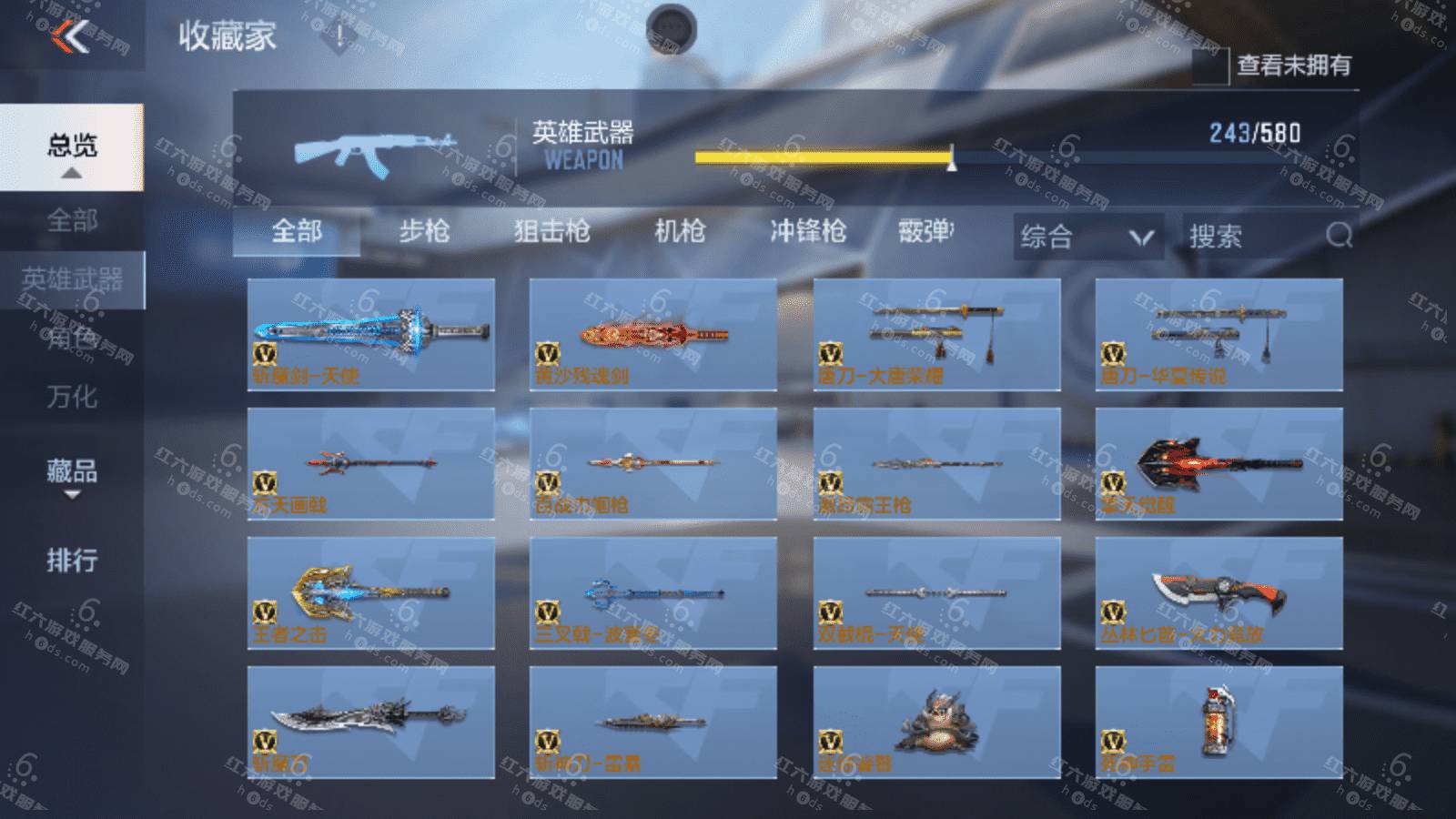The height and width of the screenshot is (819, 1456).
Task: Go back with the arrow button
Action: (x=71, y=36)
